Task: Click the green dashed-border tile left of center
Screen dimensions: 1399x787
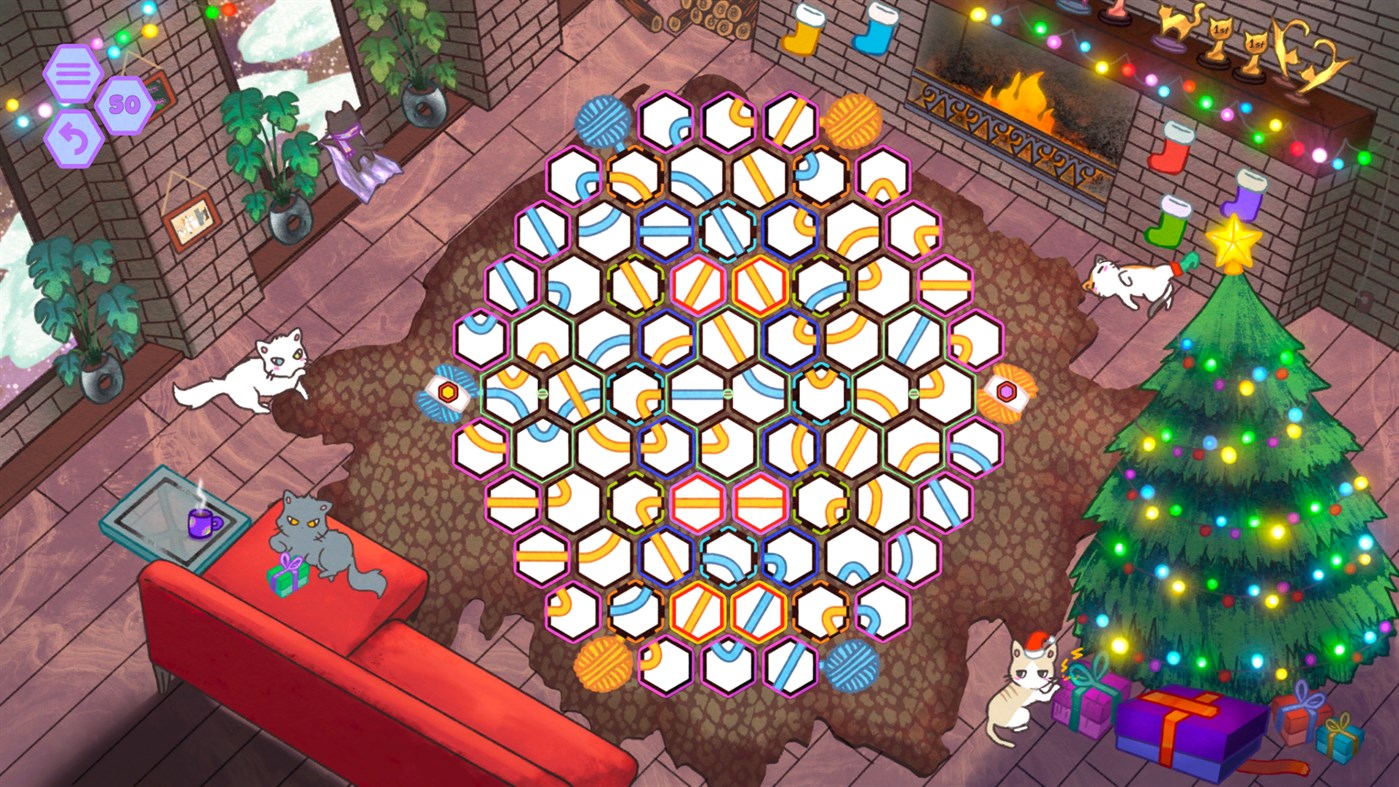Action: point(637,285)
